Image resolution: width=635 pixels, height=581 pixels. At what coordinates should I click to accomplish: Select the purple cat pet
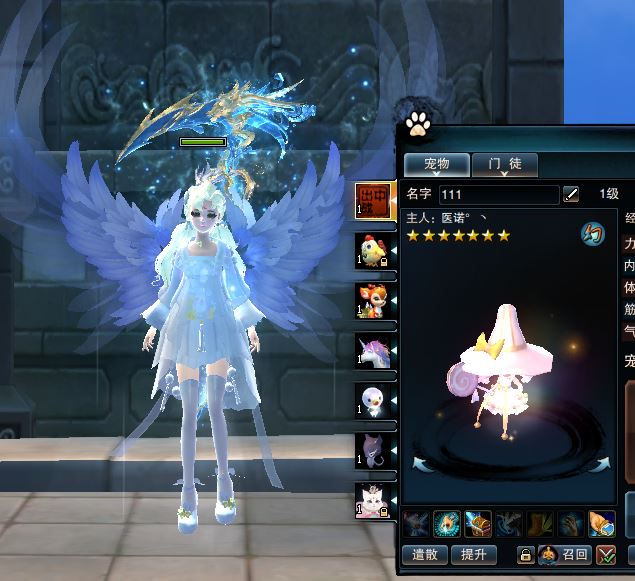[371, 450]
